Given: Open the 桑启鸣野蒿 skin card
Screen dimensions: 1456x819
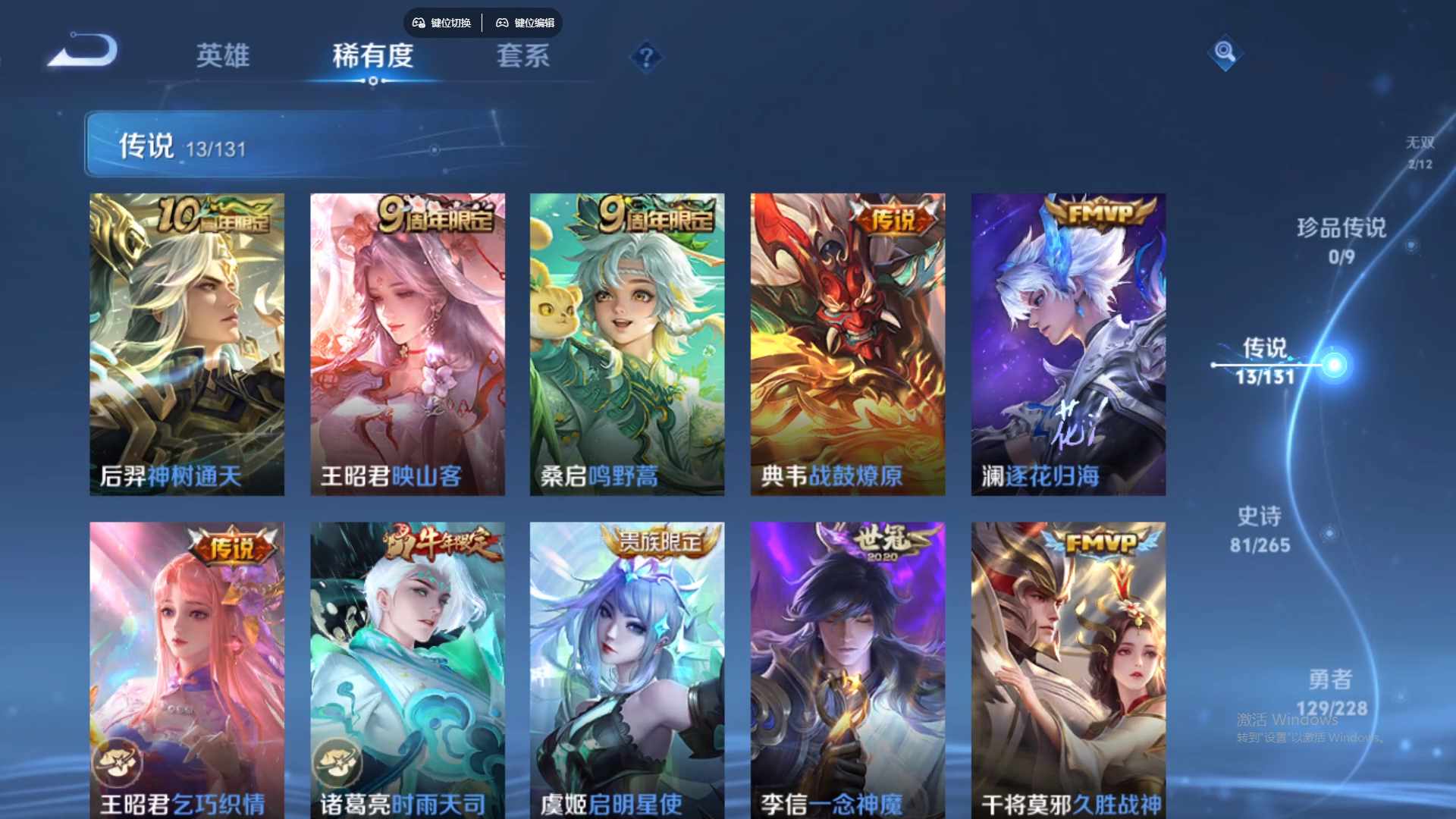Looking at the screenshot, I should pyautogui.click(x=627, y=341).
